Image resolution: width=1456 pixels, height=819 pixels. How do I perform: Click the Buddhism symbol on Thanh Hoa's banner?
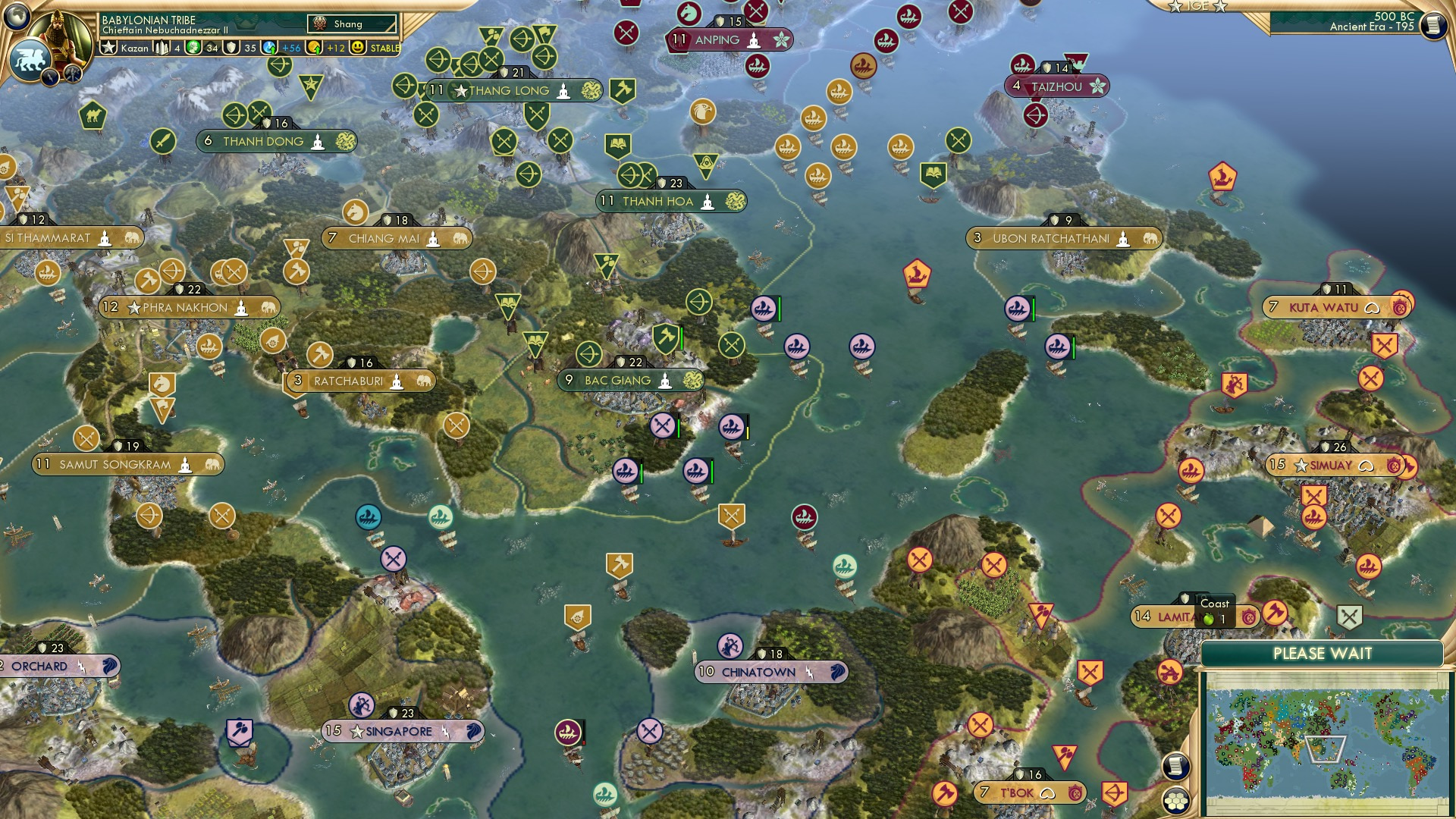[x=708, y=201]
